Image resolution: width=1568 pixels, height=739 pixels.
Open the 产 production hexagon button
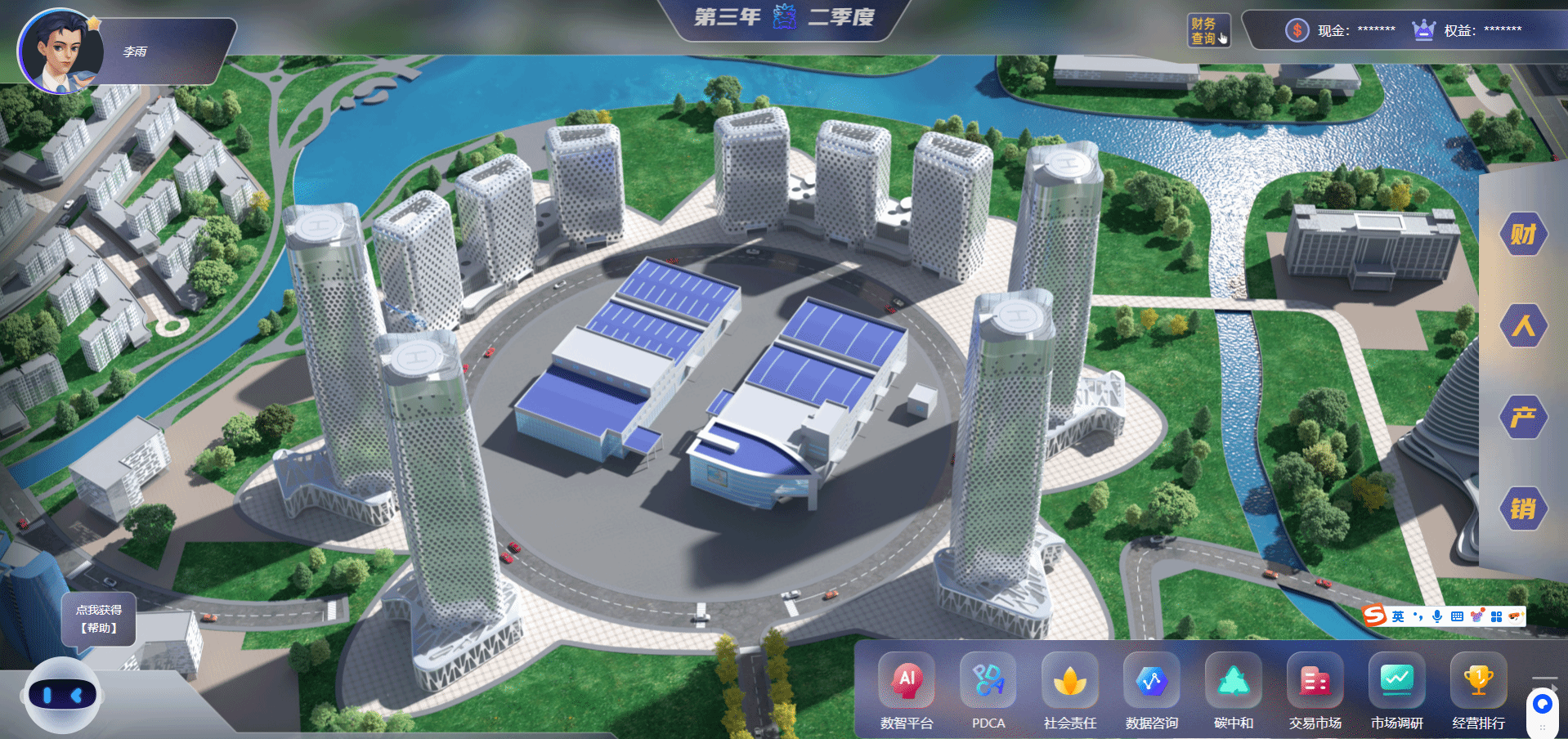point(1522,418)
